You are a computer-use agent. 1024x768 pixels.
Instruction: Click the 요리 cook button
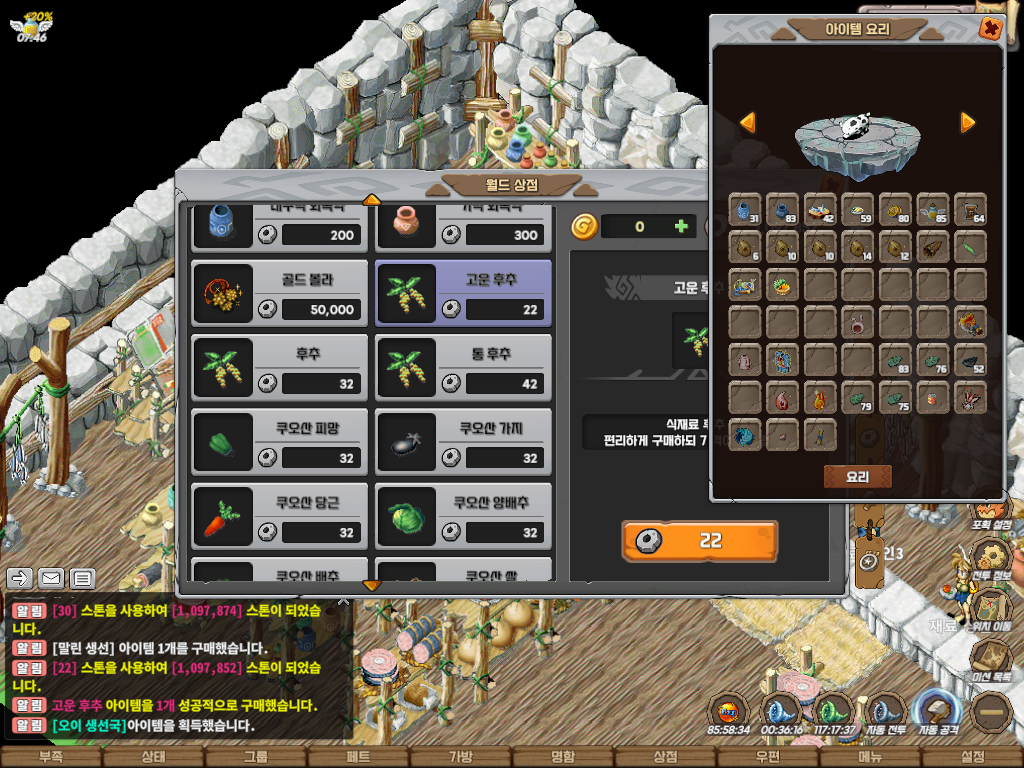[x=857, y=477]
